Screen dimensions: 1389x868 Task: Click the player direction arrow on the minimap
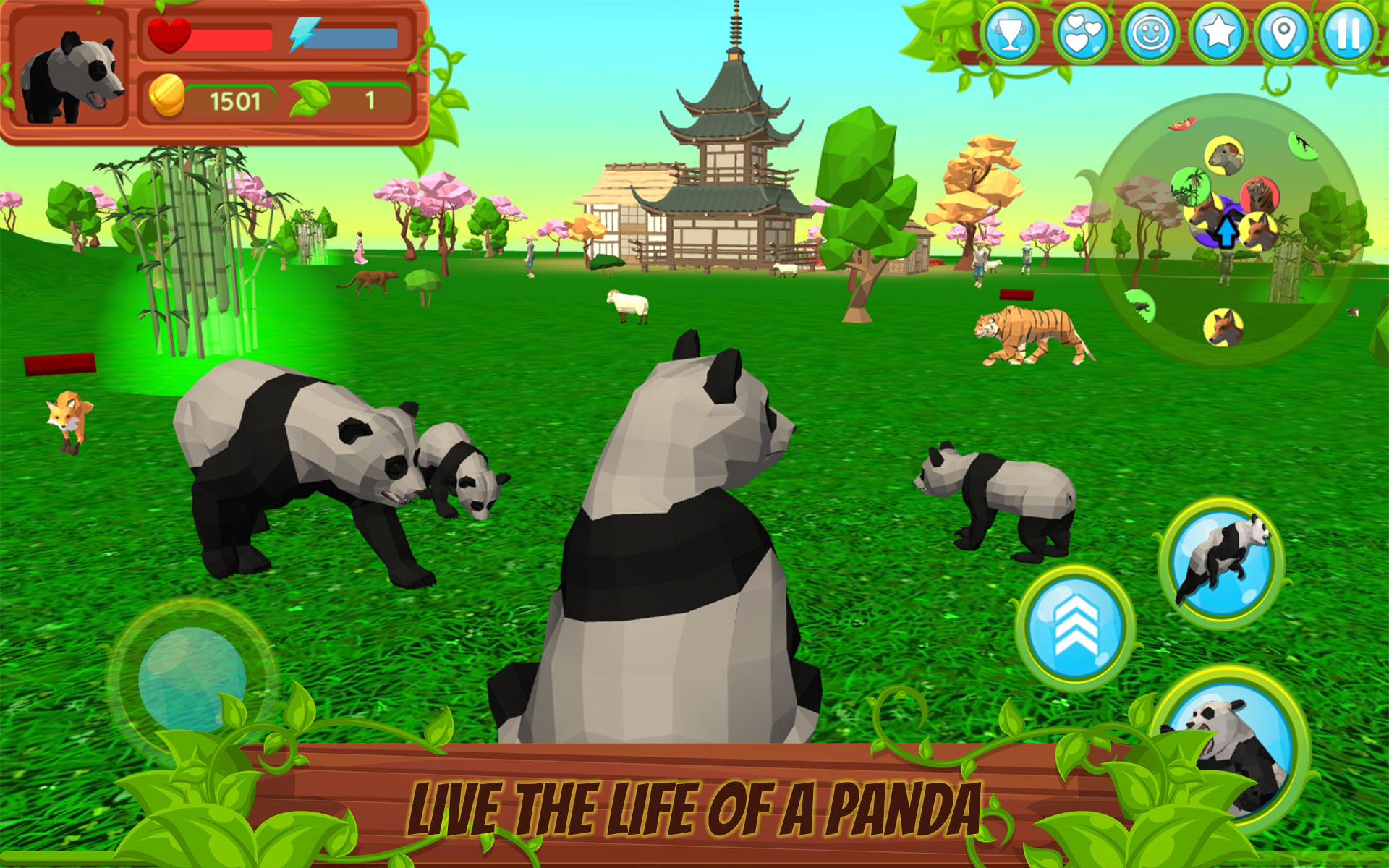(1227, 231)
